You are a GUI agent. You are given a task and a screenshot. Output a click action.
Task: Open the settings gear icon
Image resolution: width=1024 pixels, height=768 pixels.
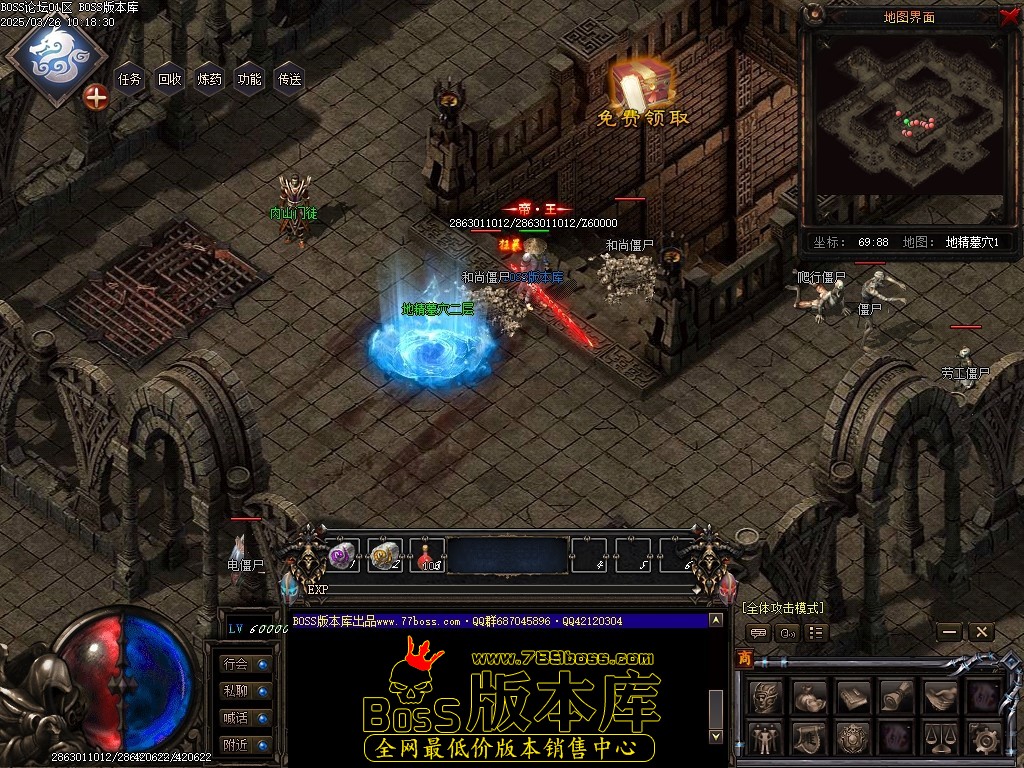pos(984,738)
